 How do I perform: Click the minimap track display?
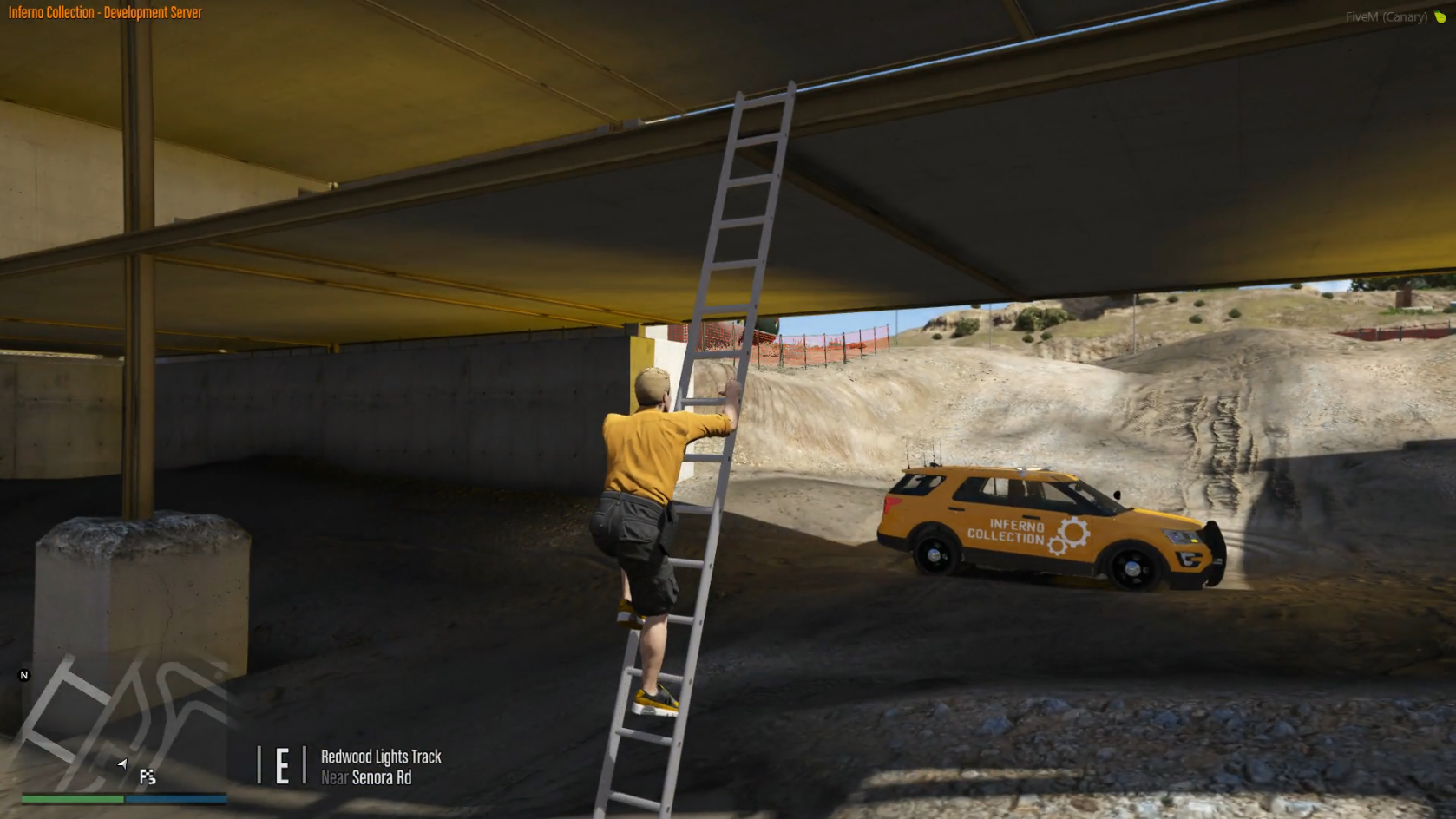(123, 718)
